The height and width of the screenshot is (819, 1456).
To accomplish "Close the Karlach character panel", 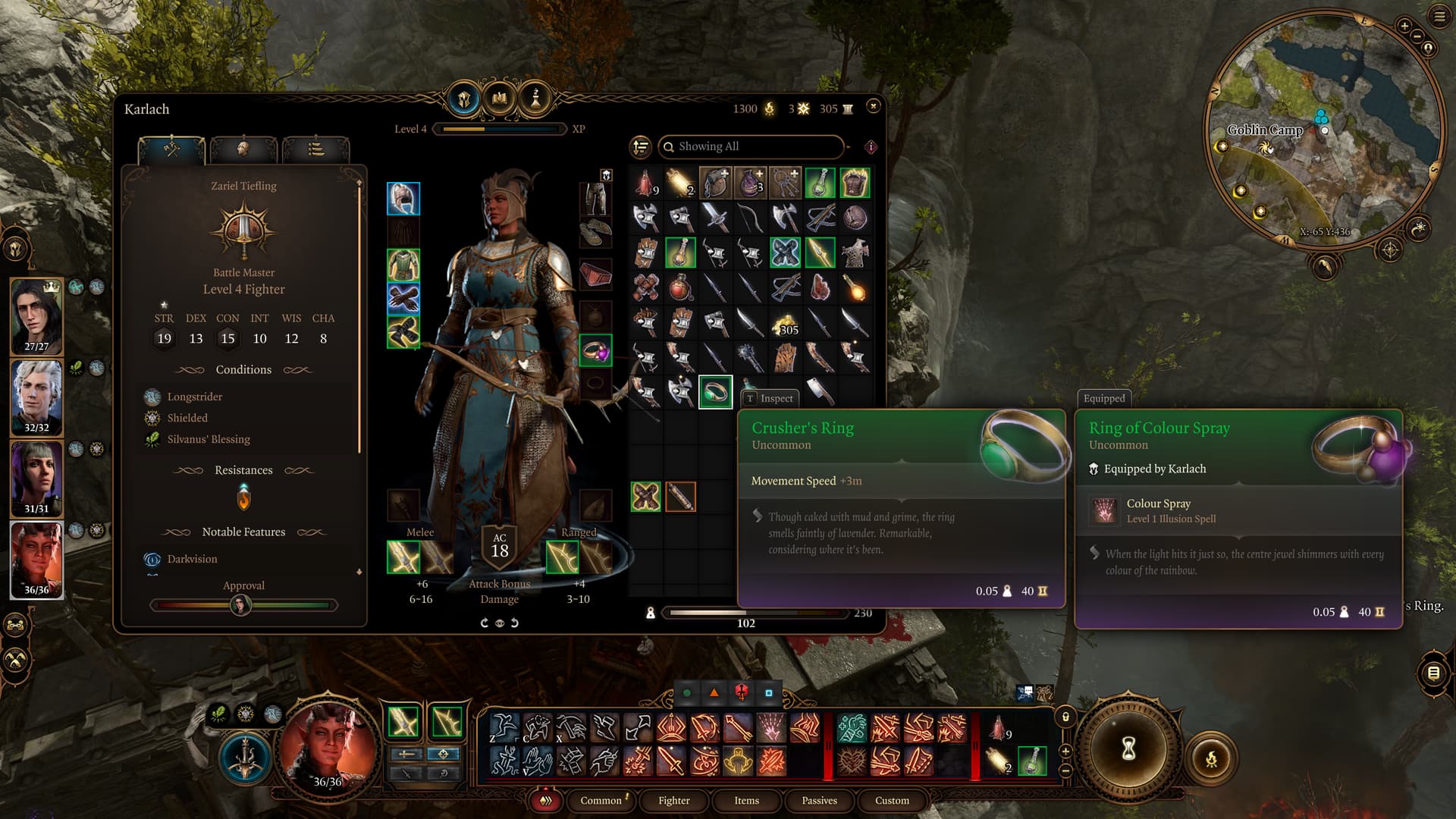I will [x=873, y=106].
